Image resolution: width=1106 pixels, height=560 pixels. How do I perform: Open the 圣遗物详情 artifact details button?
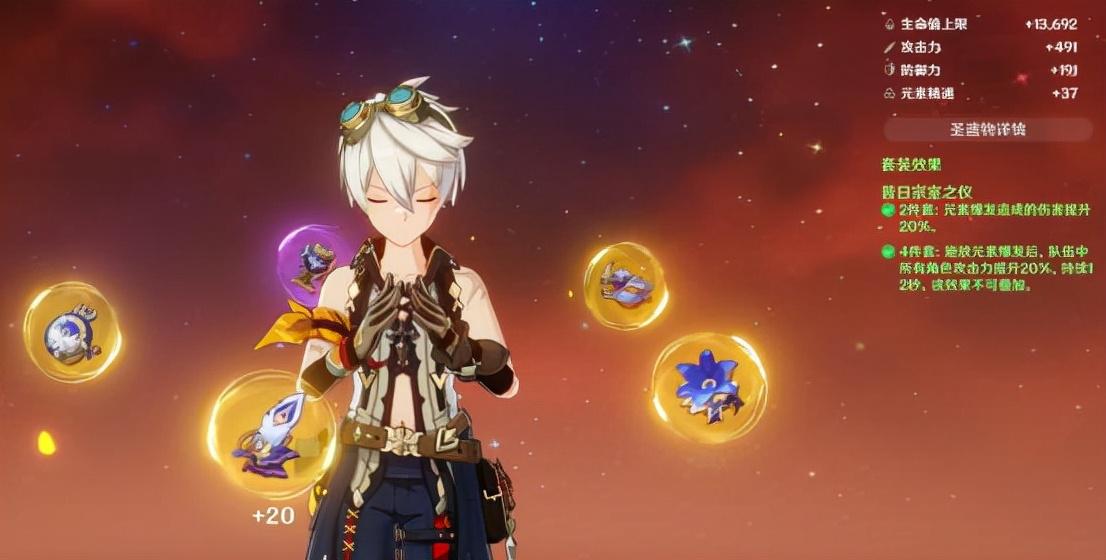point(987,129)
